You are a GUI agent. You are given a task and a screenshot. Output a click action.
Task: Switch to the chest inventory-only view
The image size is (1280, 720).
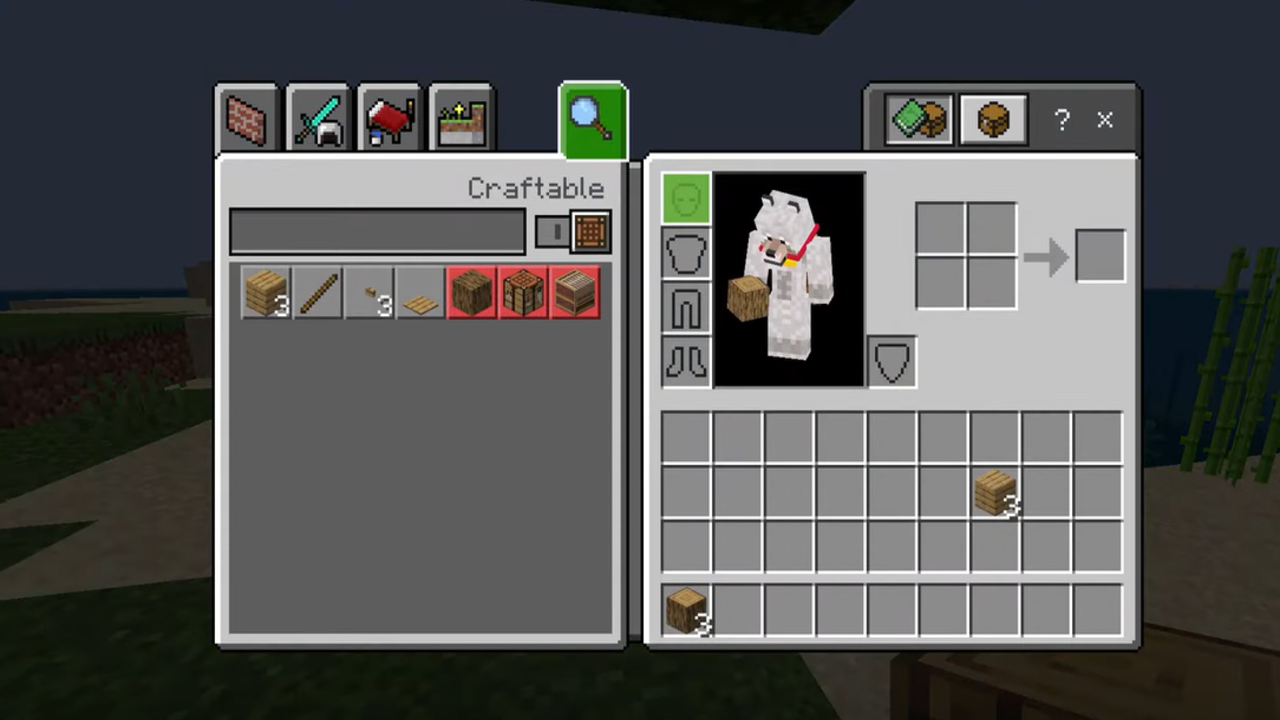pos(993,121)
